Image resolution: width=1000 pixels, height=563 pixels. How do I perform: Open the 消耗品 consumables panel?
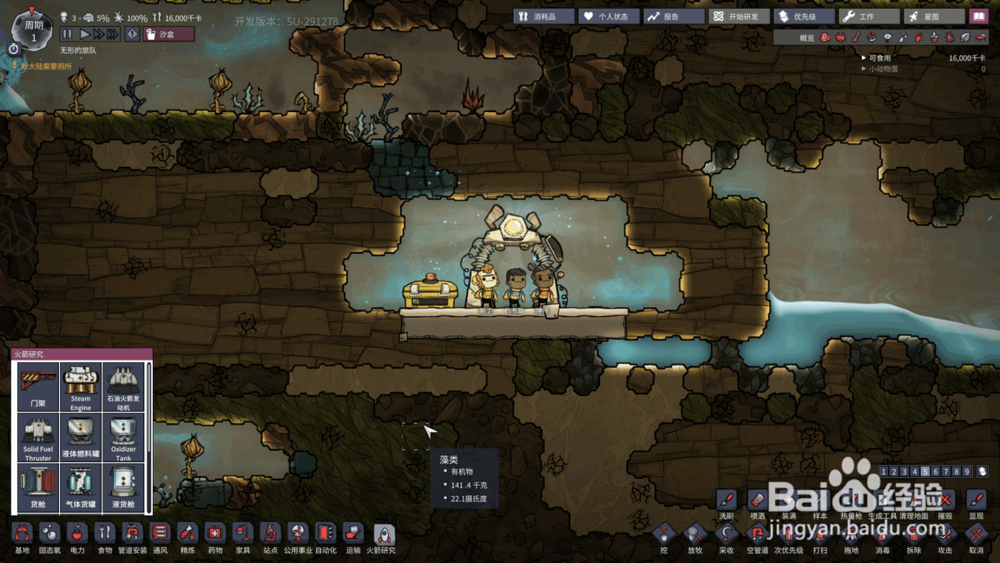pos(544,17)
